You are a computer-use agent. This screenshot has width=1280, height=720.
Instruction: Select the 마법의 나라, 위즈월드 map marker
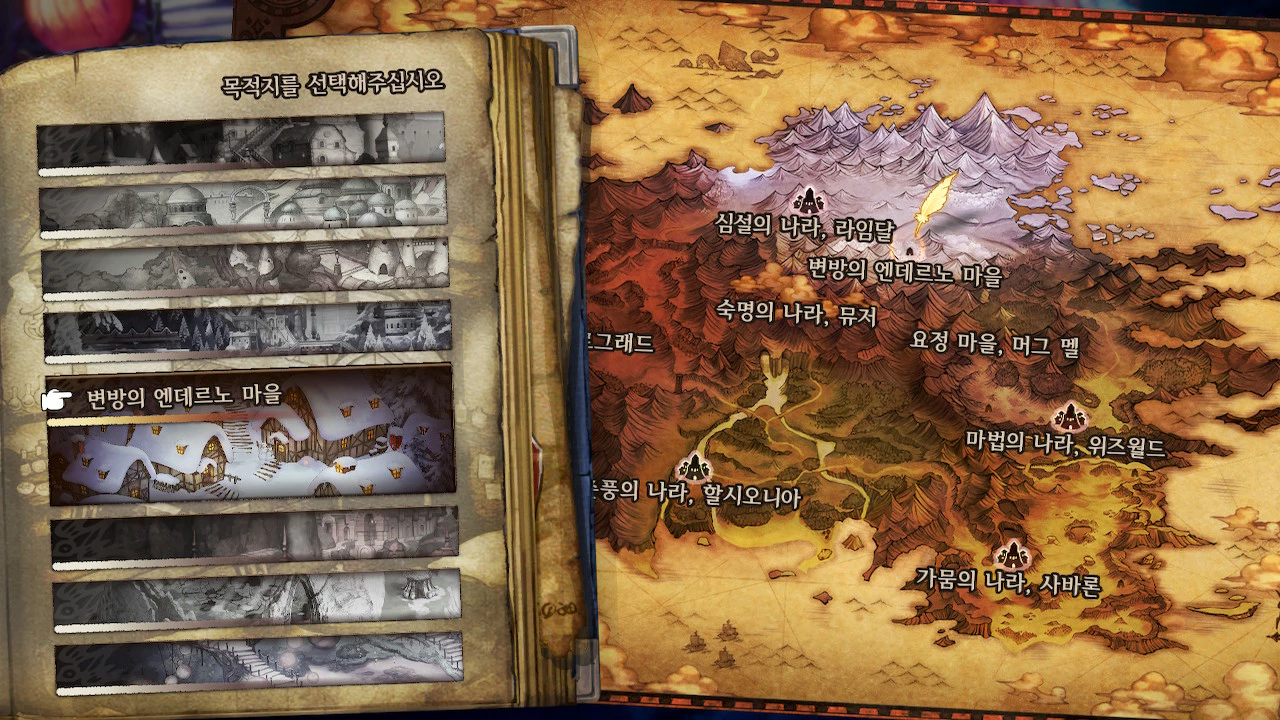coord(1067,416)
